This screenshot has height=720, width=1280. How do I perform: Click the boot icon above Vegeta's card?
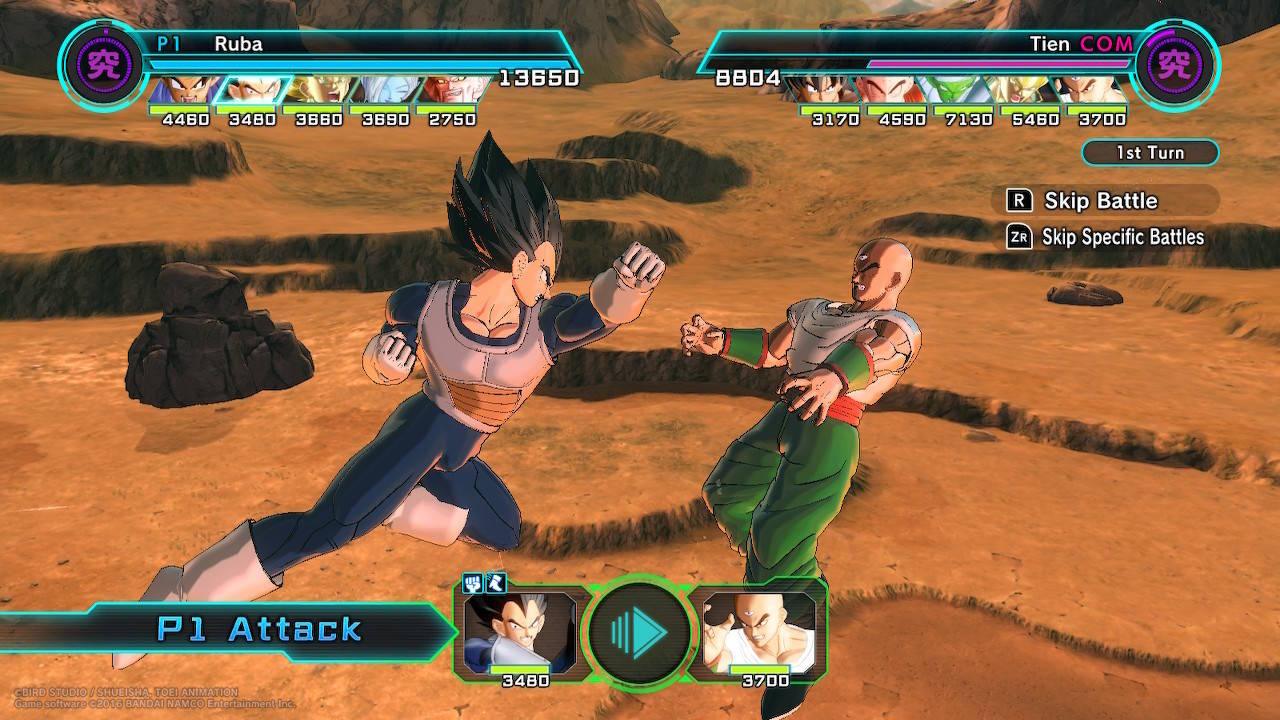click(495, 583)
